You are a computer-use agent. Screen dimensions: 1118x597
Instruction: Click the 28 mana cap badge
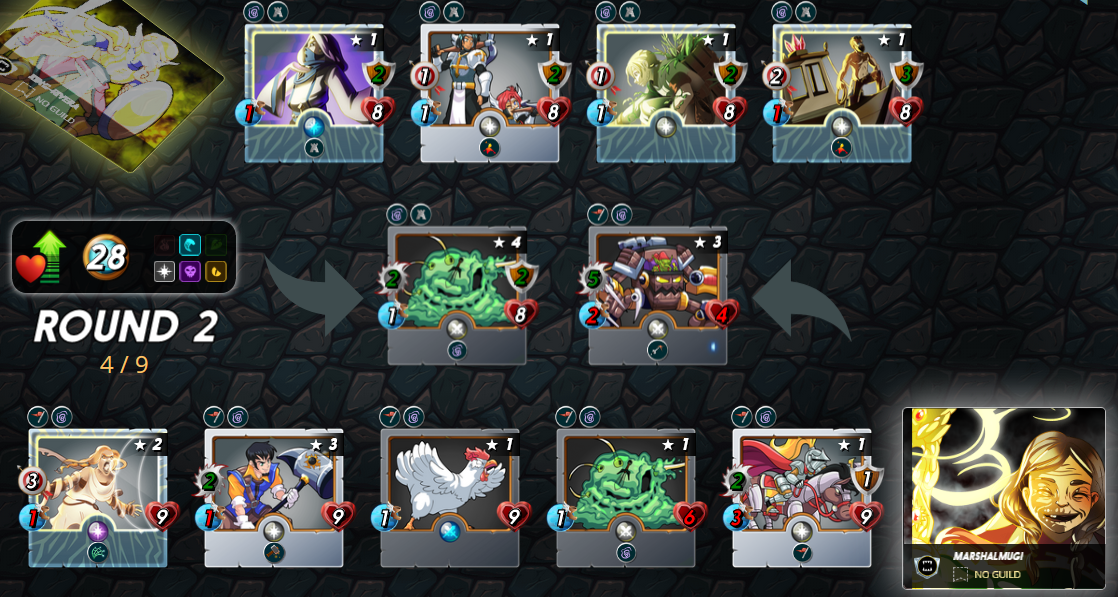(105, 257)
